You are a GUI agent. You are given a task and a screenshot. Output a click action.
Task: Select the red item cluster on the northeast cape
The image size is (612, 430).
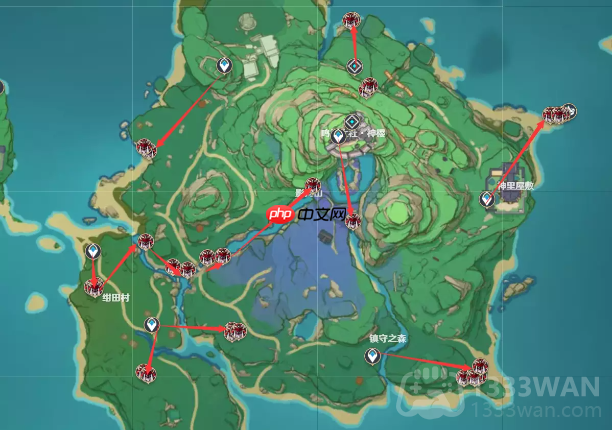(559, 115)
